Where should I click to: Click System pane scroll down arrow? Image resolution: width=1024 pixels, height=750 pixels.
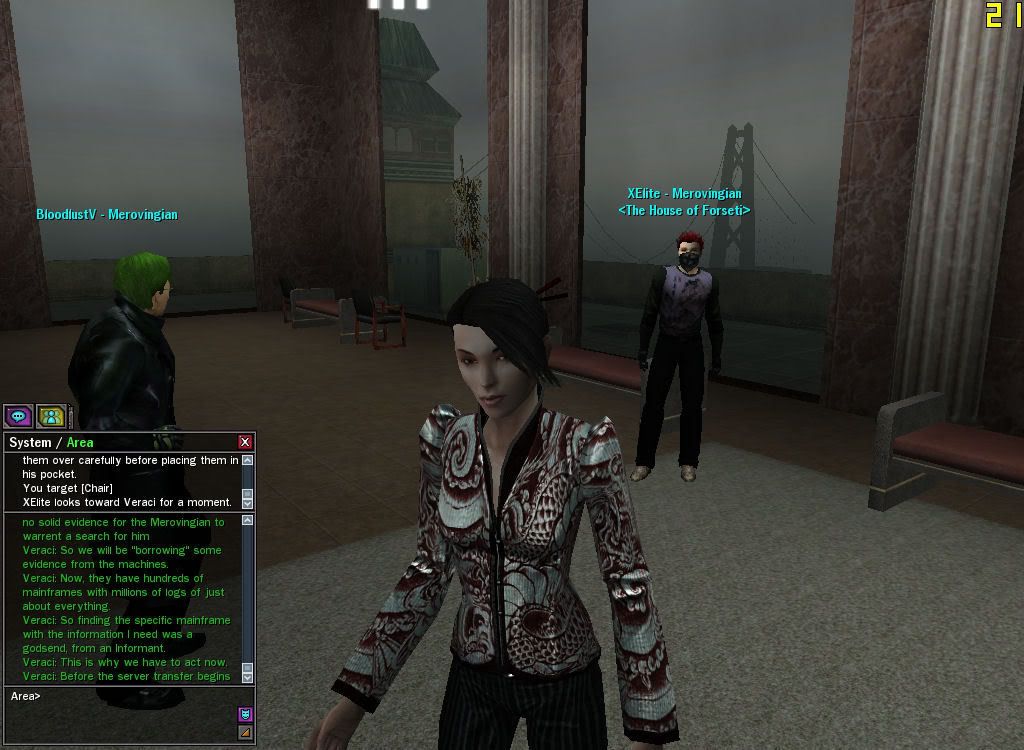(x=248, y=502)
